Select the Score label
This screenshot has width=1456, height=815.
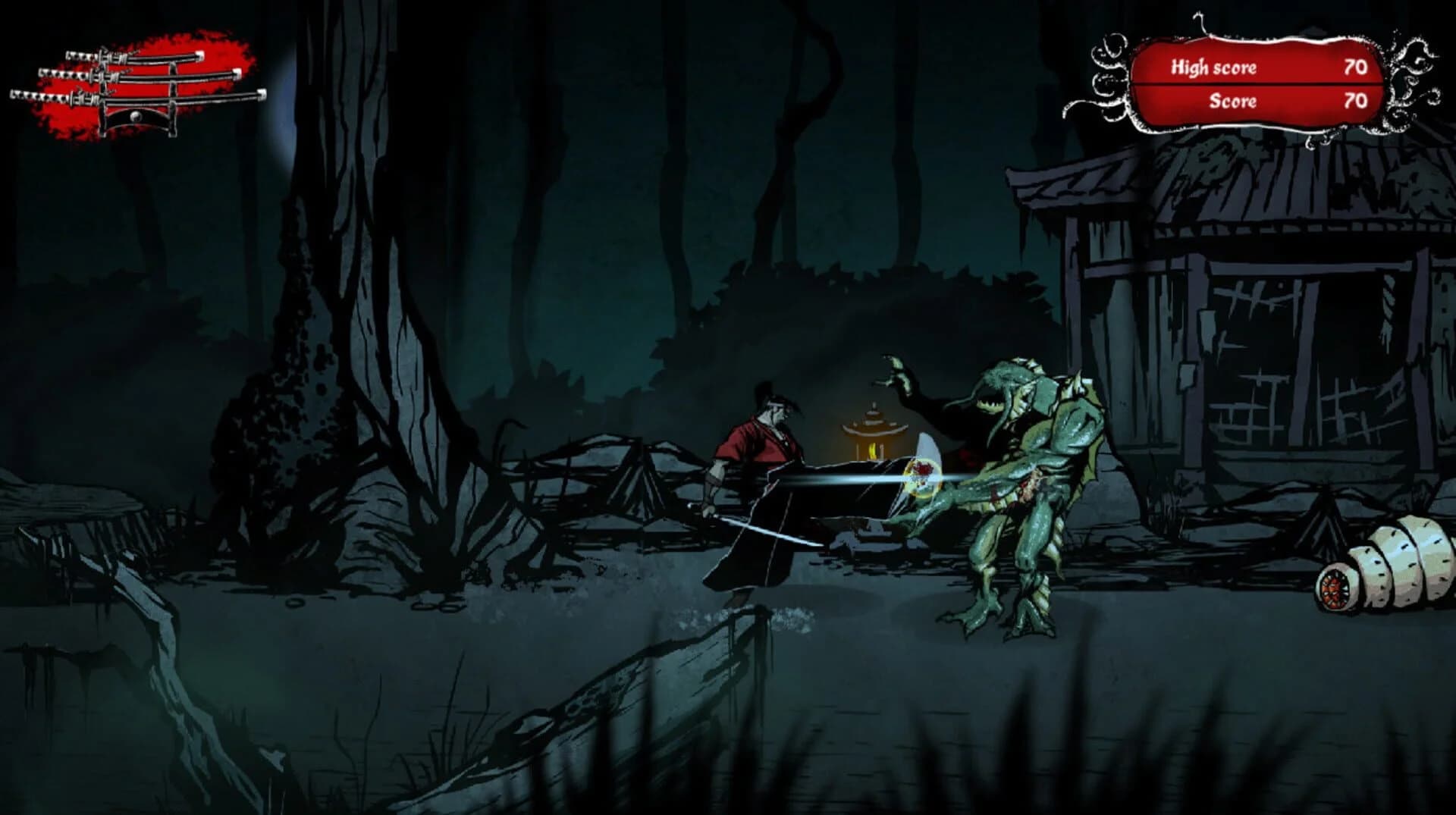point(1233,101)
